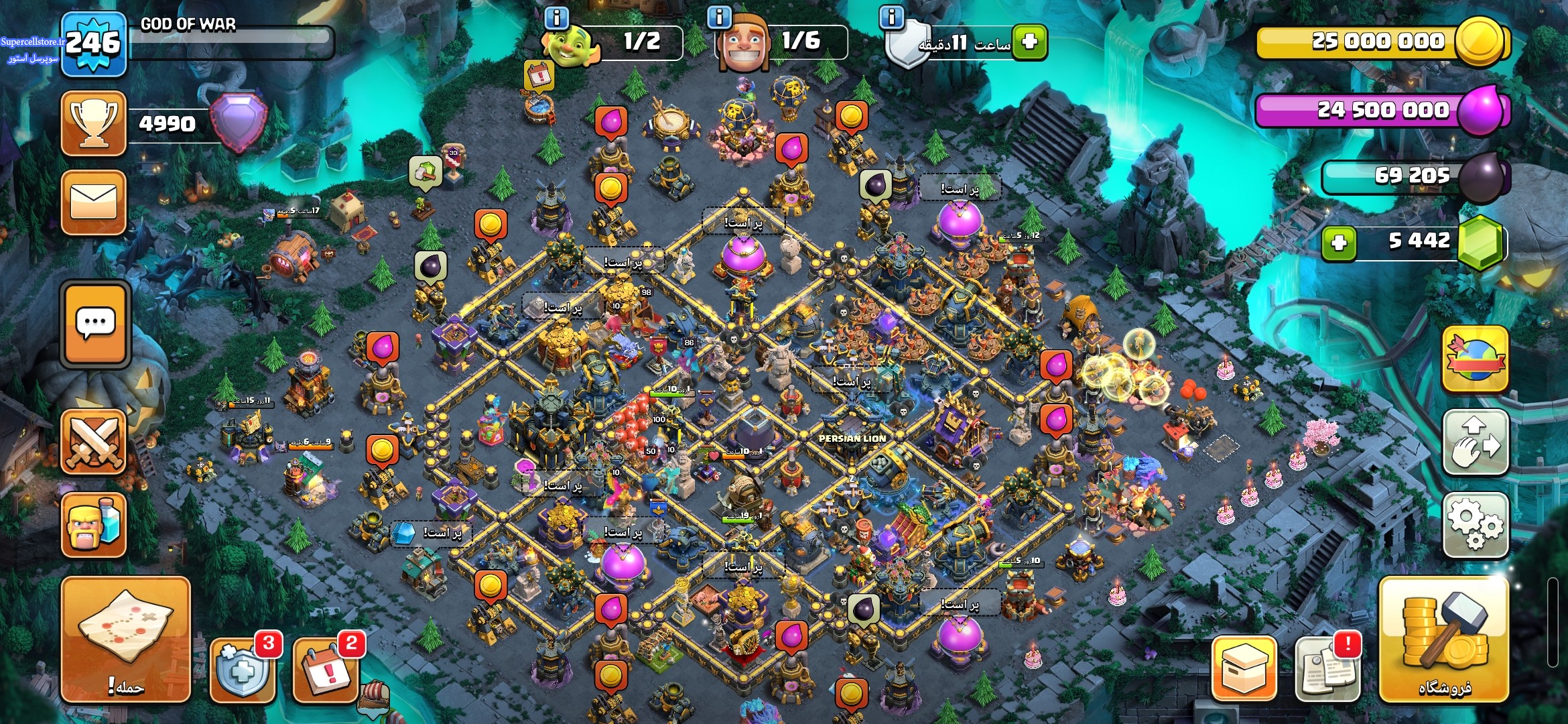
Task: Open the globe and ribbon button
Action: 1475,359
